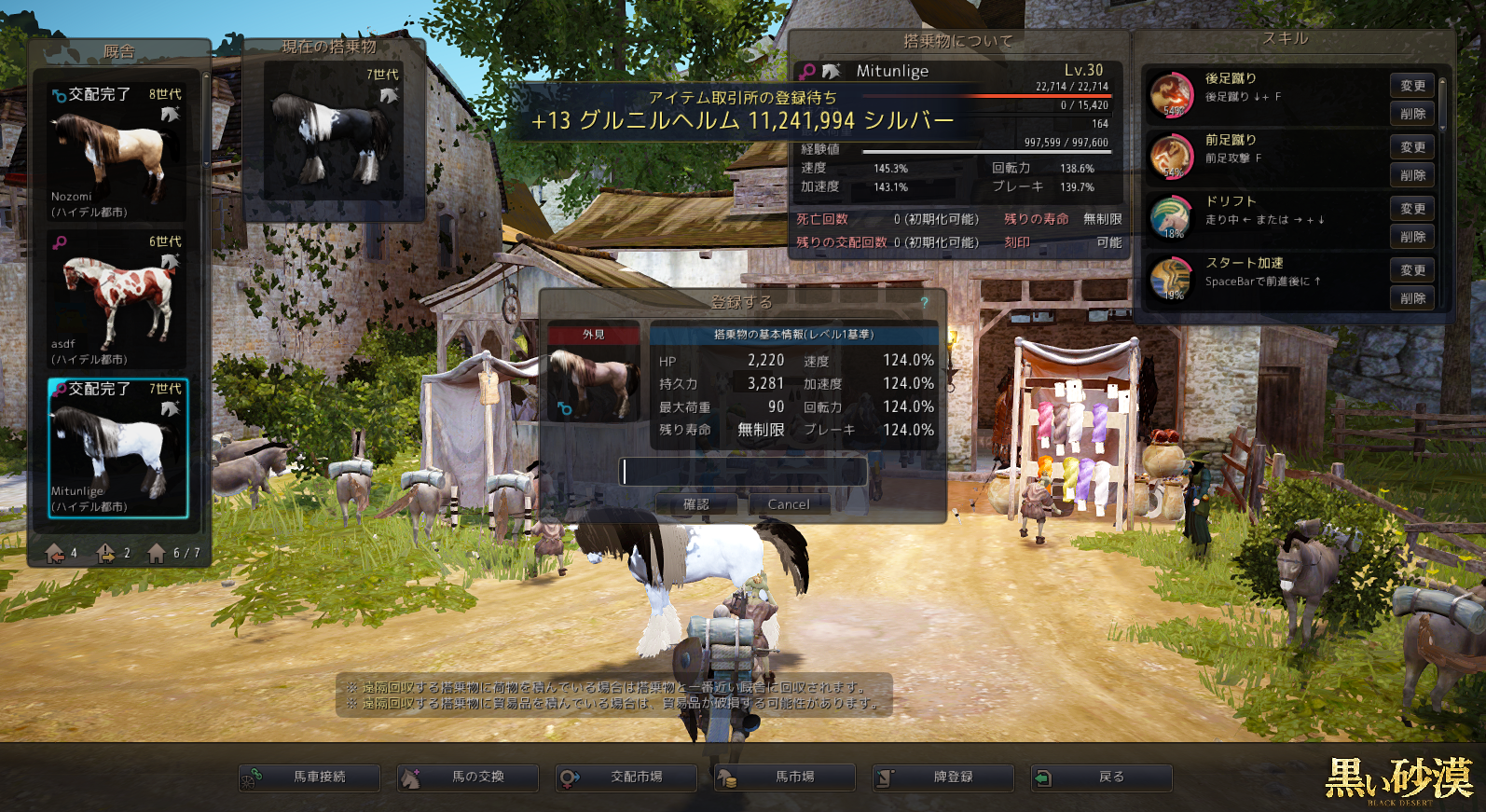Delete the スタート加速 skill
1486x812 pixels.
coord(1412,298)
